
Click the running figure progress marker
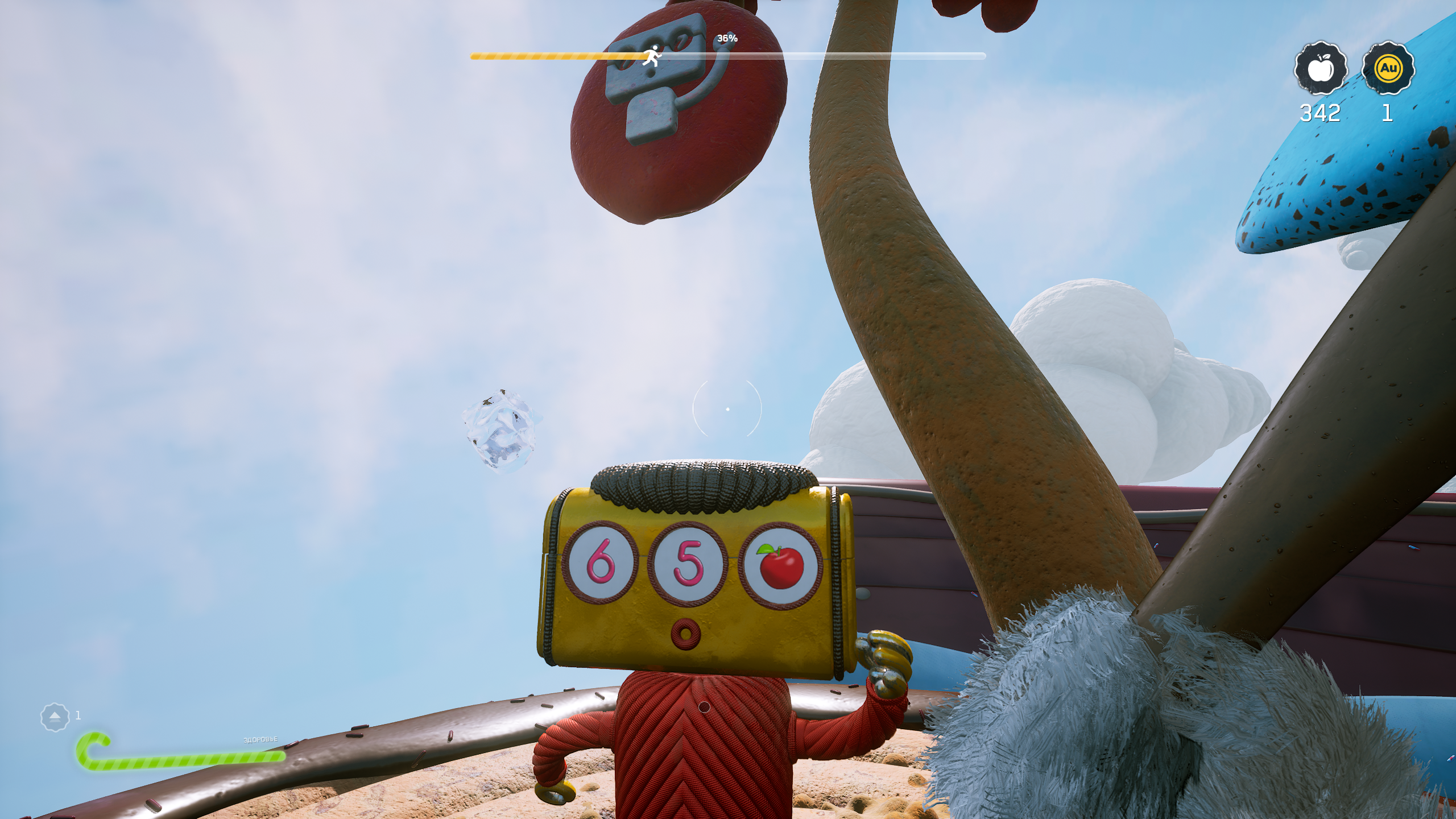pos(652,56)
